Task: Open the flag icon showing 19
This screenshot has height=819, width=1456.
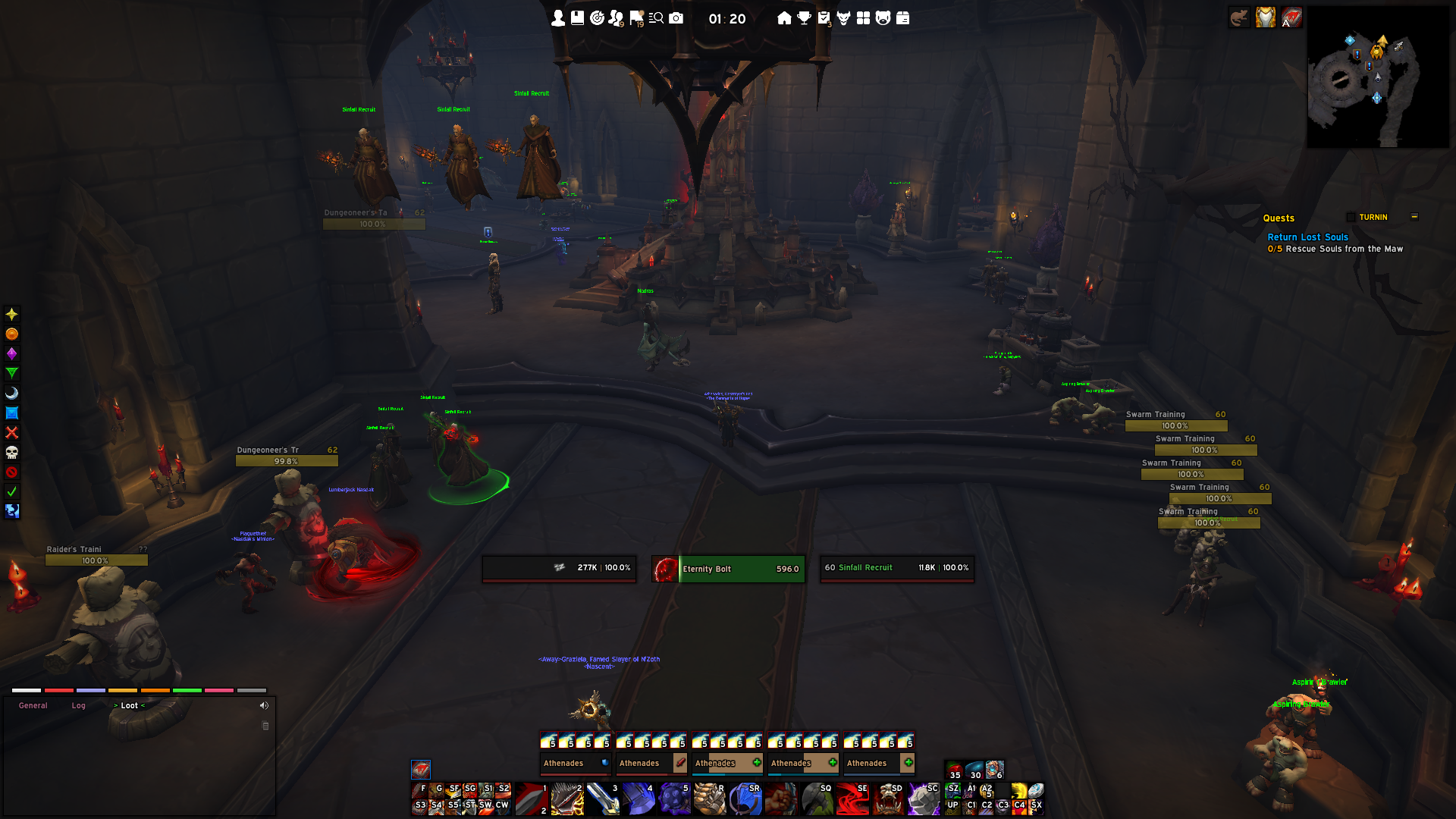Action: coord(636,18)
